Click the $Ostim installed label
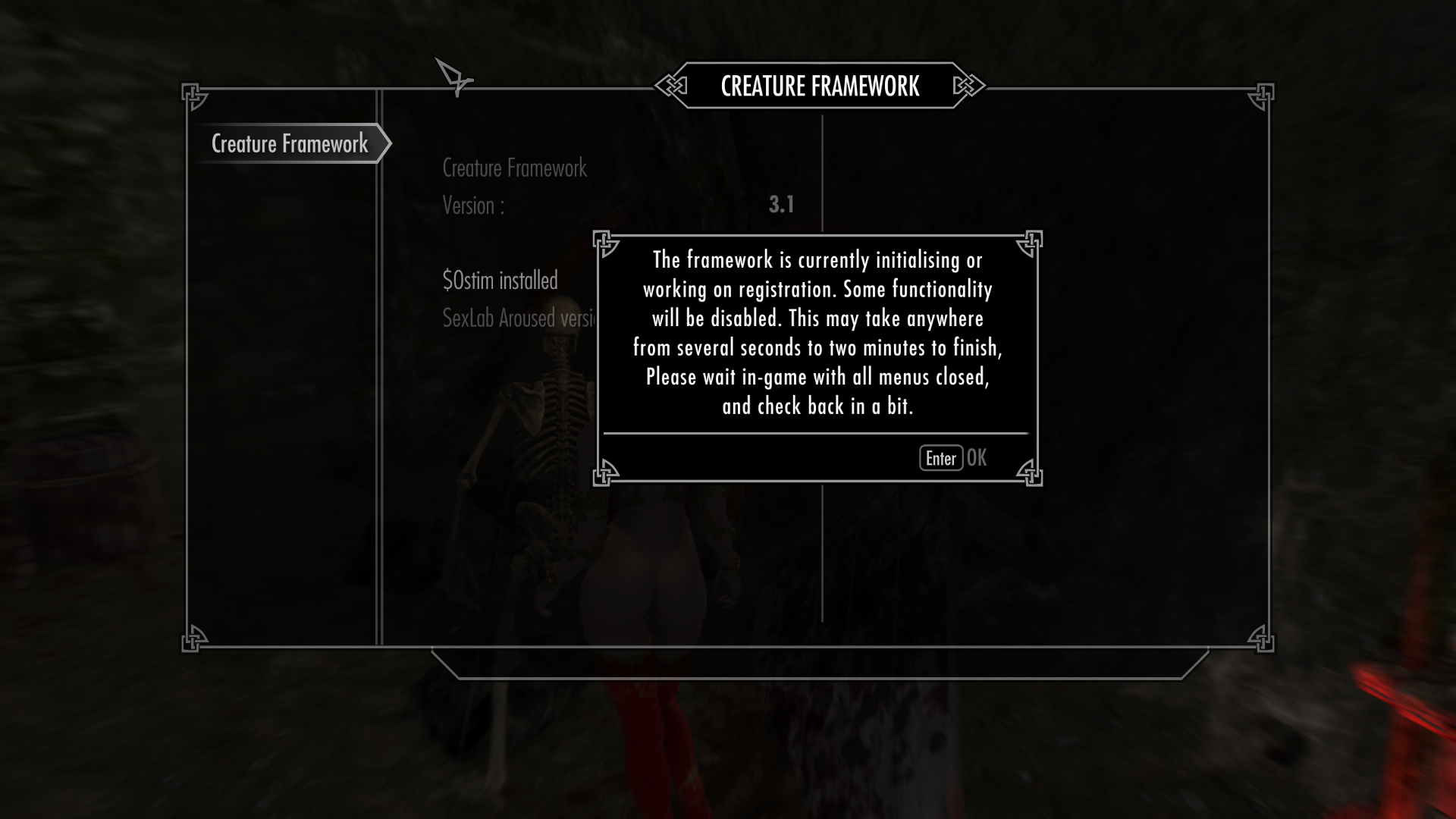The height and width of the screenshot is (819, 1456). click(500, 281)
